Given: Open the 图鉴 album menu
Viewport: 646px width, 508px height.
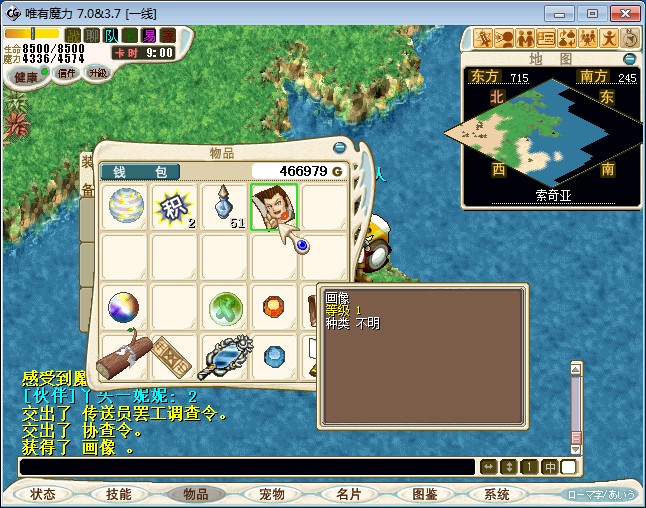Looking at the screenshot, I should [x=424, y=494].
